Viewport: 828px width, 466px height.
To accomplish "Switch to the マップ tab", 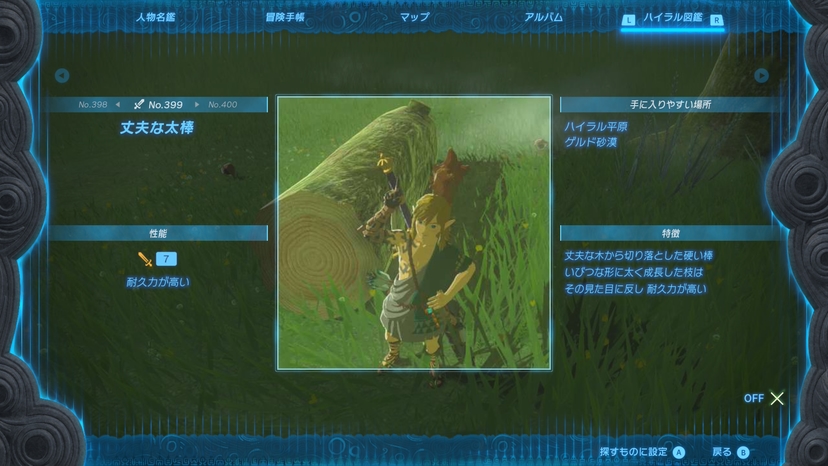I will tap(414, 18).
